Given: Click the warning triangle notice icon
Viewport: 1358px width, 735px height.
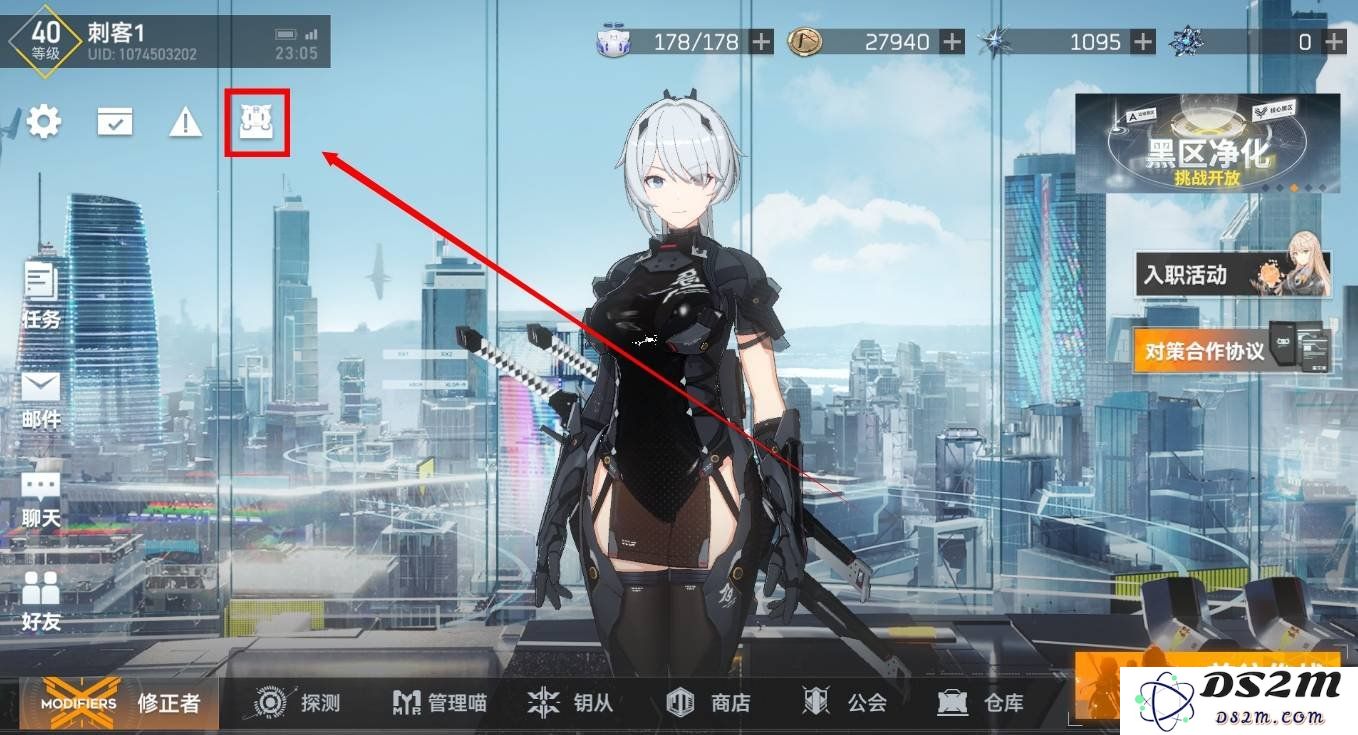Looking at the screenshot, I should 185,123.
